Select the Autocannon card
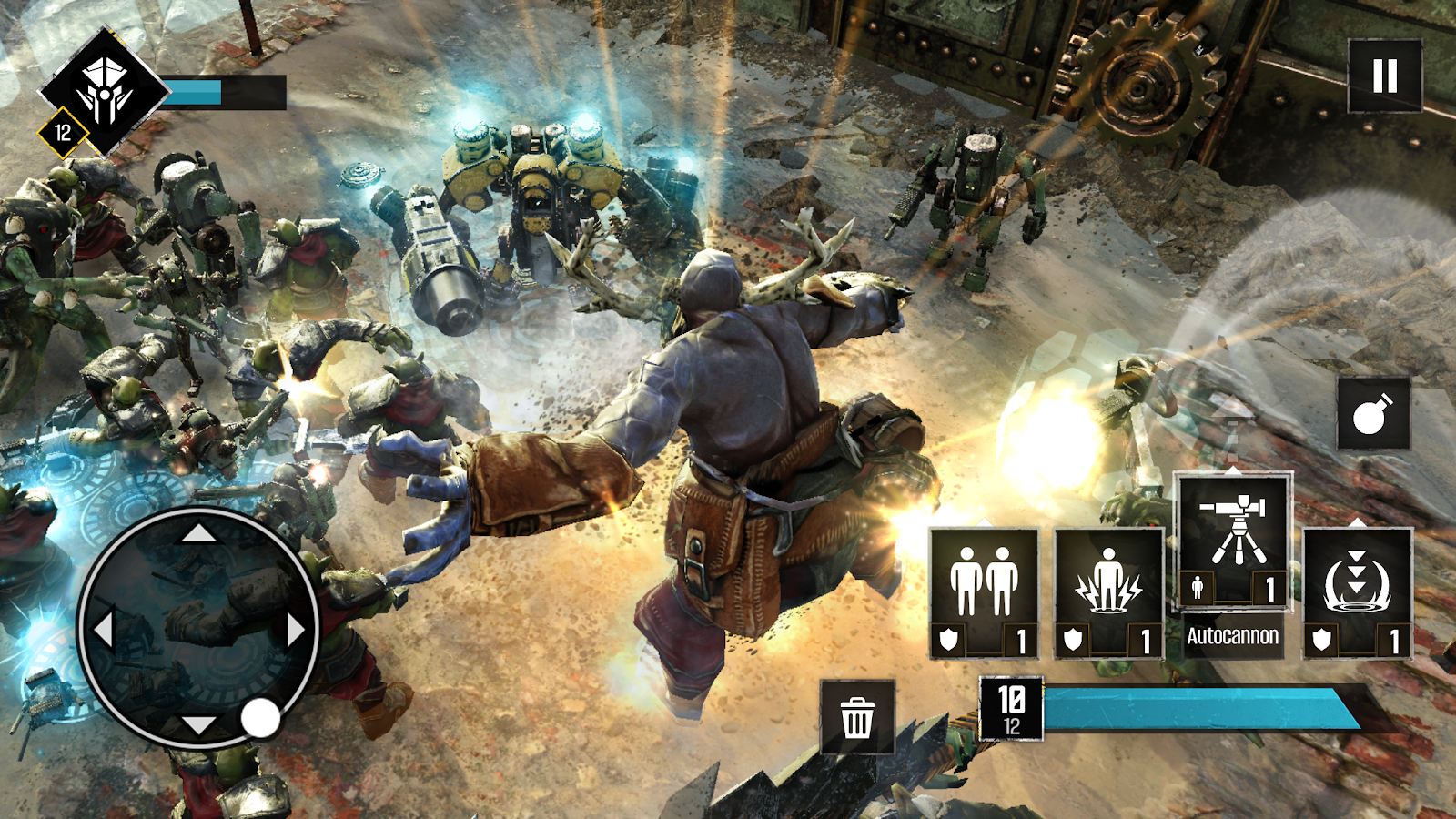 (x=1232, y=541)
